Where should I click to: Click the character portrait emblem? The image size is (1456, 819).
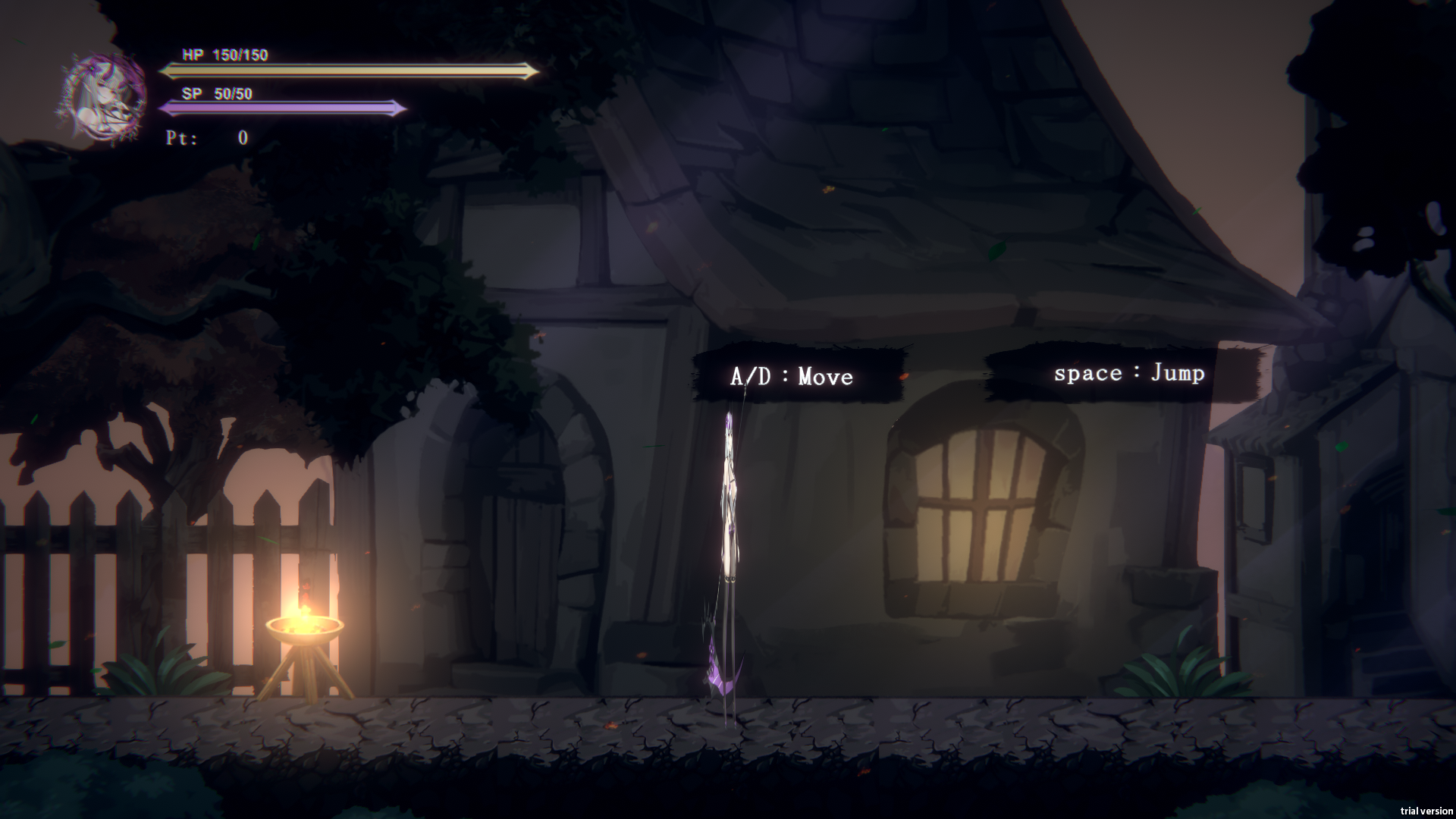[x=104, y=97]
